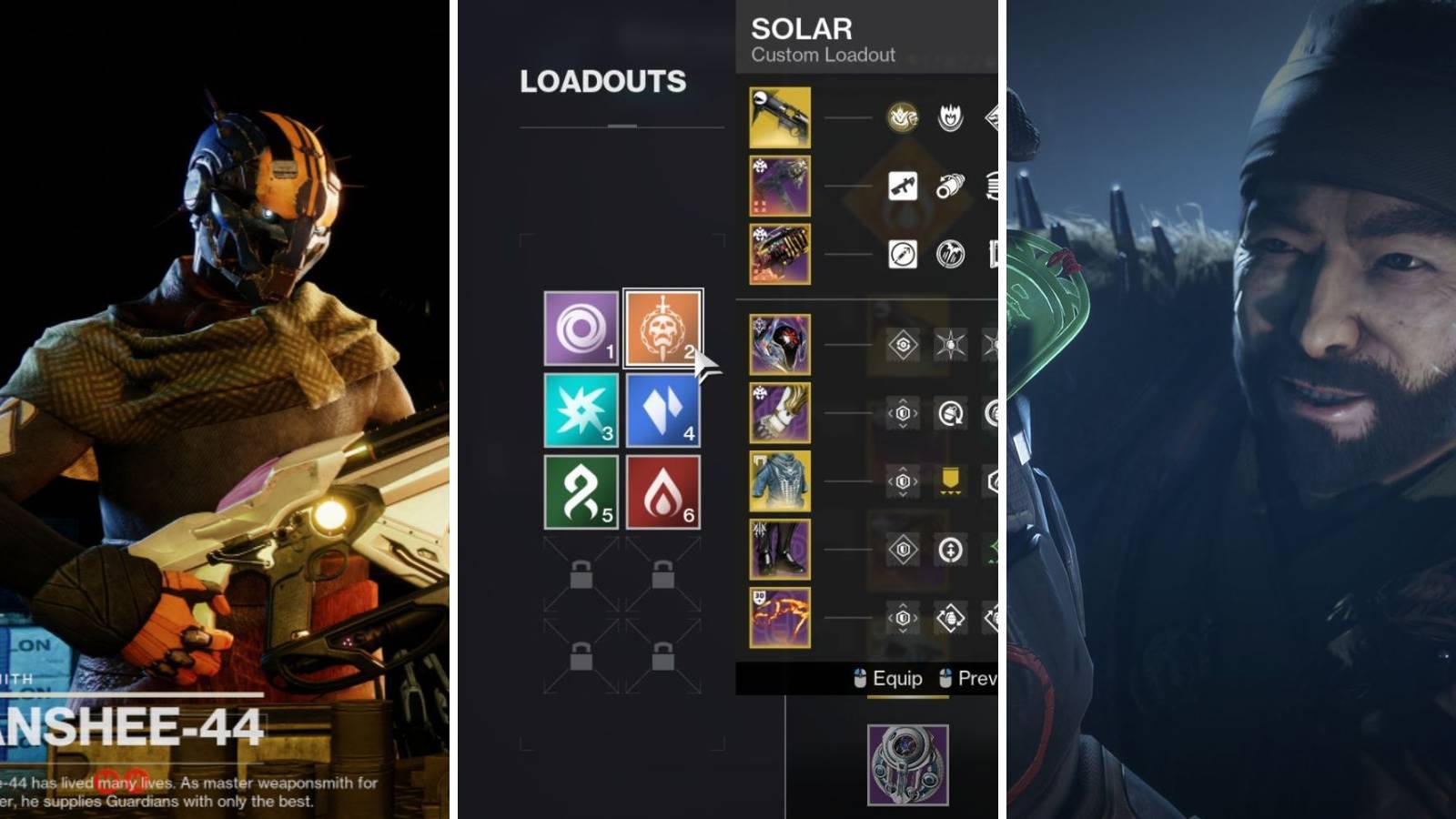Click the yellow gold banner mod on the chest armor row
1456x819 pixels.
click(949, 480)
